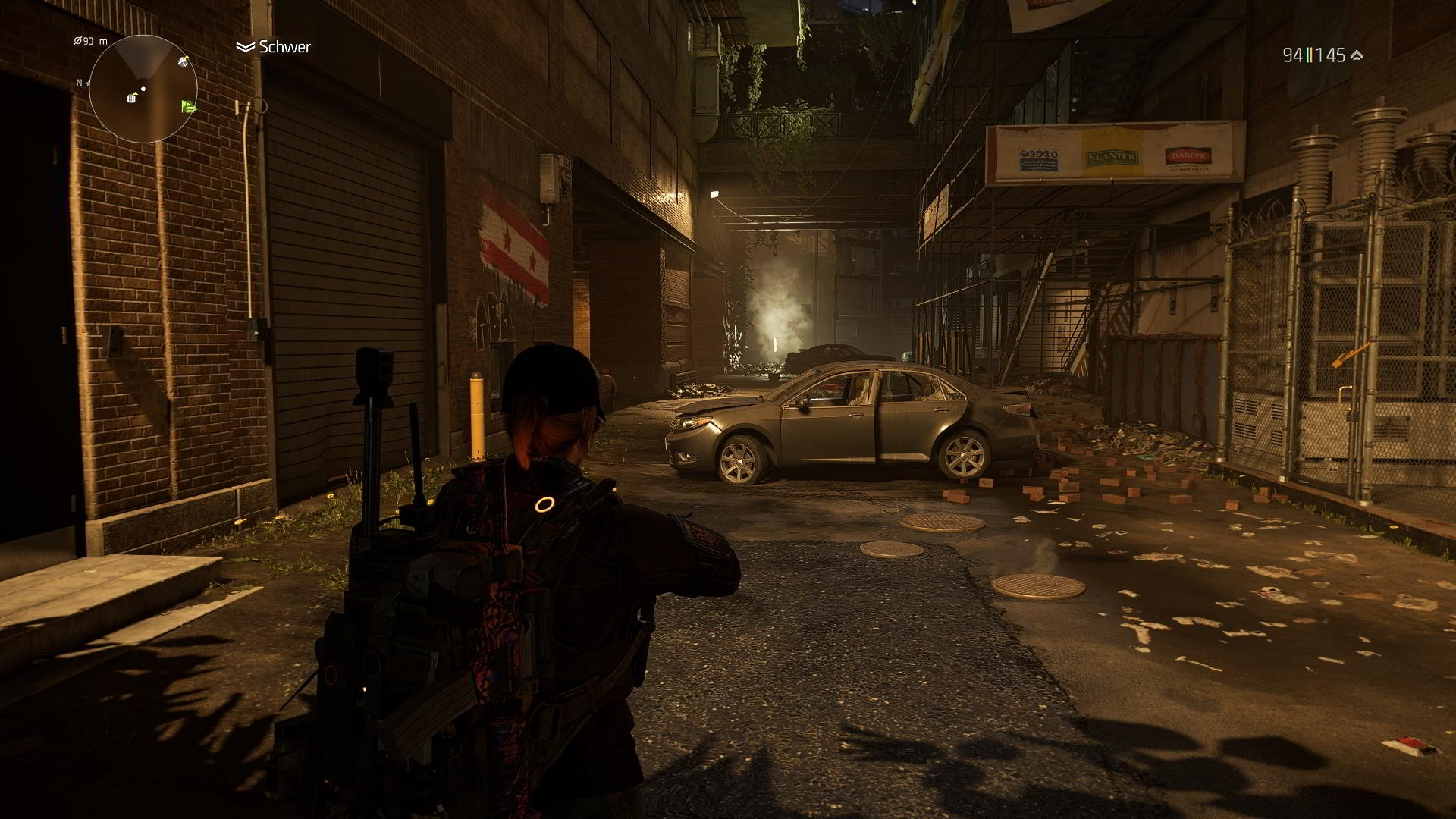Click the north N indicator beside the minimap
Screen dimensions: 1456x819
[x=79, y=83]
